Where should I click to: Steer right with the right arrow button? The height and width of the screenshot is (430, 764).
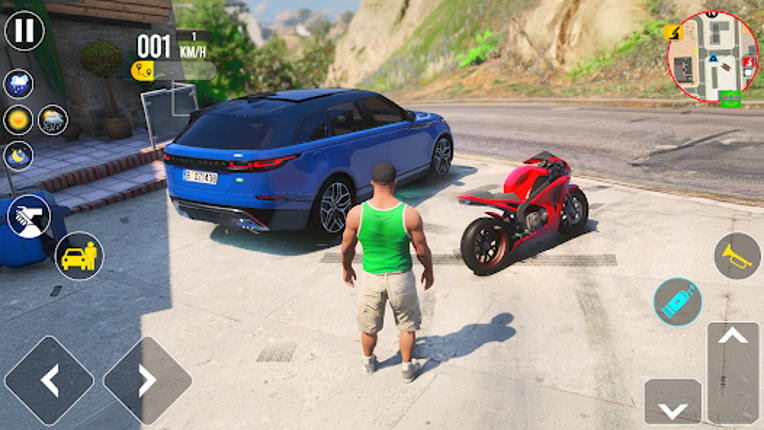pyautogui.click(x=147, y=380)
